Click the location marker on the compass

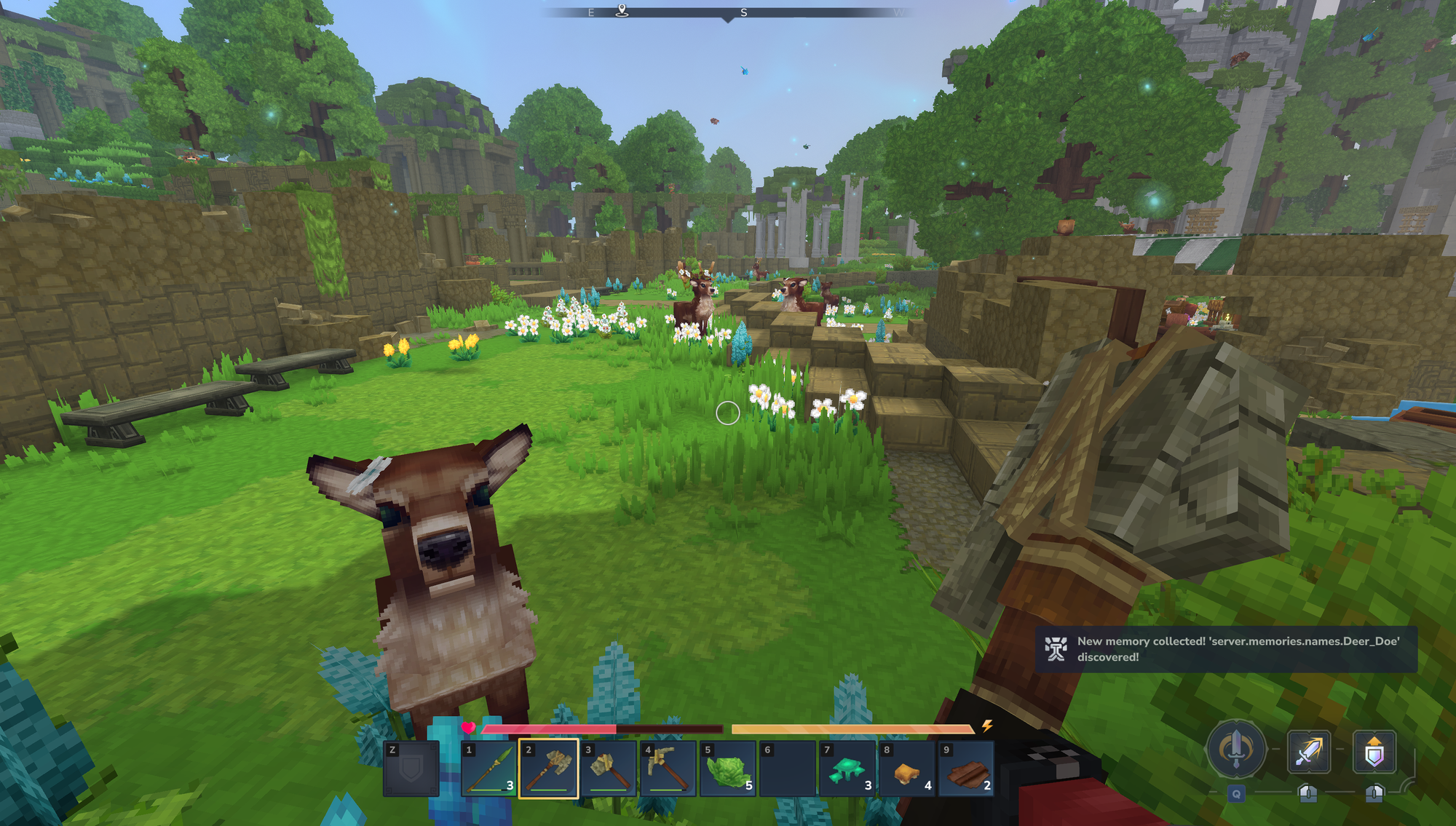point(622,10)
